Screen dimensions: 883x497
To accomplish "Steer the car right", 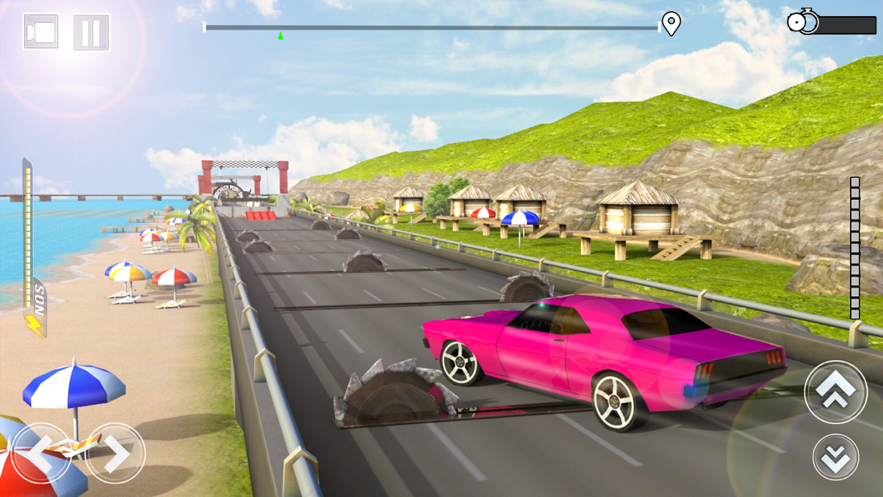I will coord(115,454).
